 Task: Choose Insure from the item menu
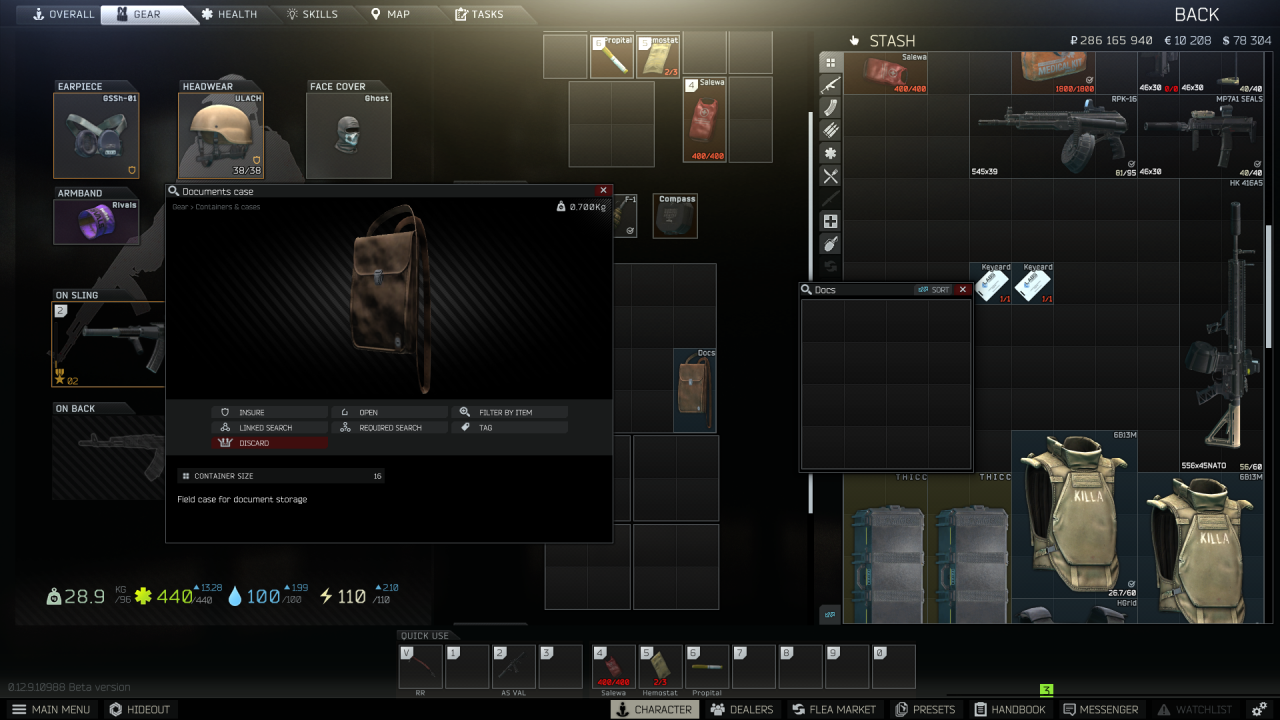click(x=269, y=411)
